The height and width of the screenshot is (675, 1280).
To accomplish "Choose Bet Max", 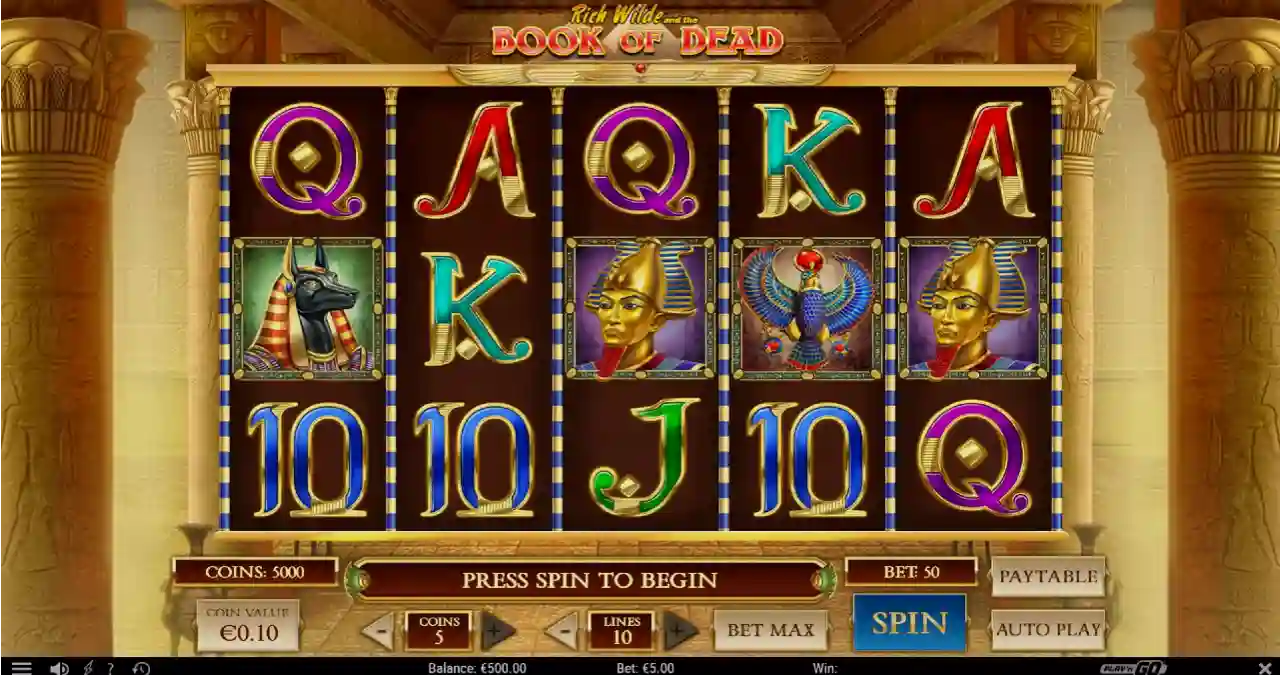I will [x=770, y=630].
